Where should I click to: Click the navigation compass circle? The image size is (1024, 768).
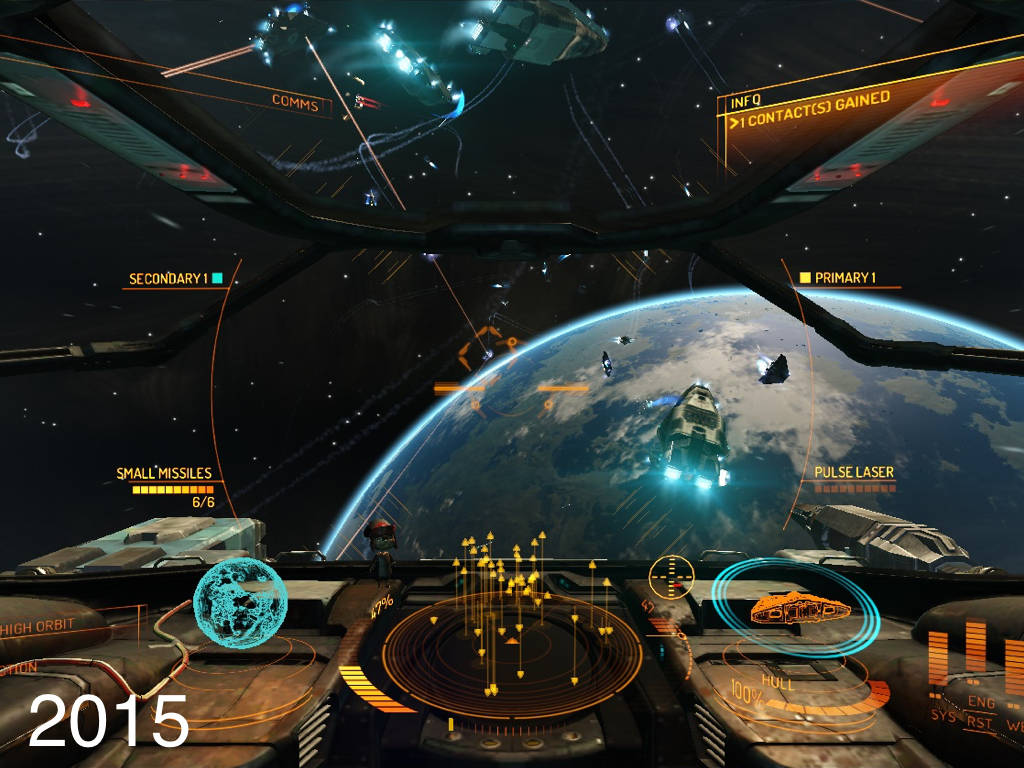(x=670, y=577)
